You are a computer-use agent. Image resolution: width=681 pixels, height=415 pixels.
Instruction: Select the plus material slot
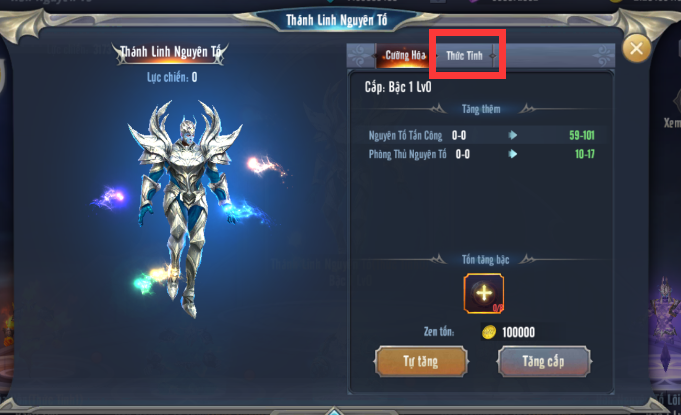coord(483,293)
